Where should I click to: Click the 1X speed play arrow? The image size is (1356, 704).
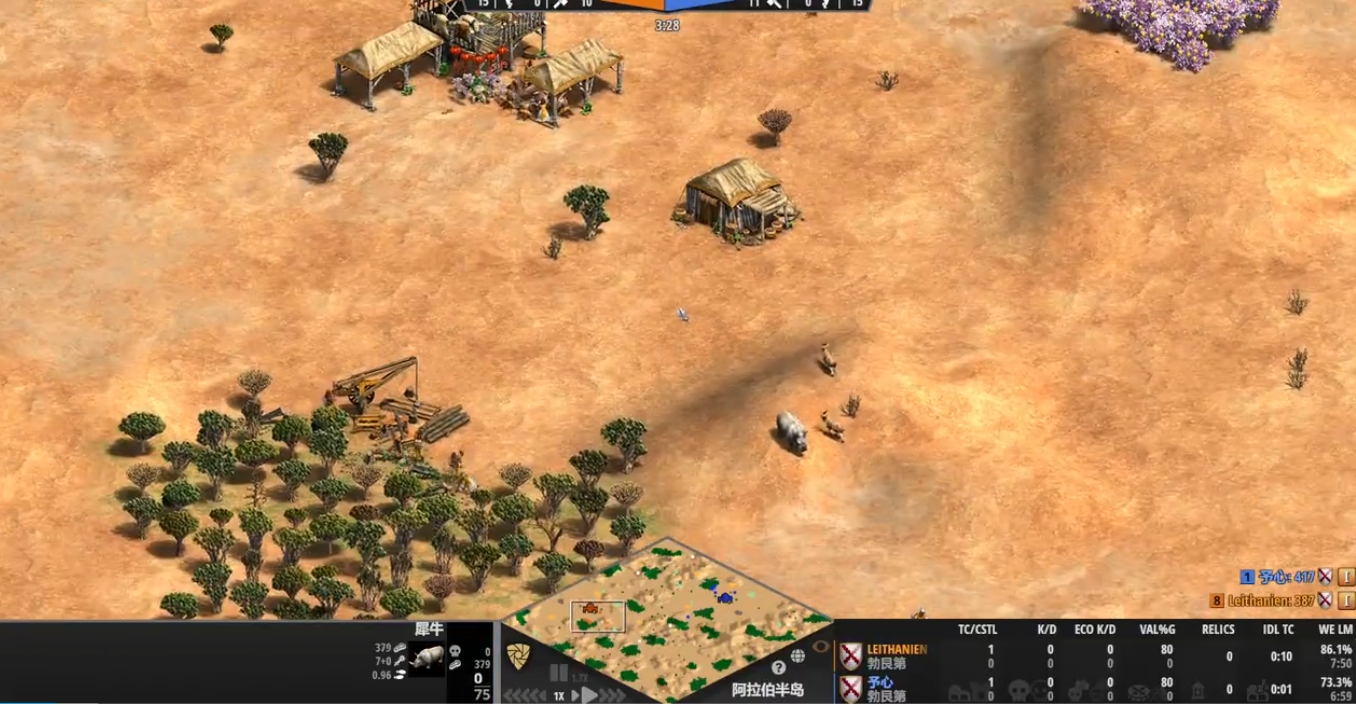pyautogui.click(x=588, y=695)
